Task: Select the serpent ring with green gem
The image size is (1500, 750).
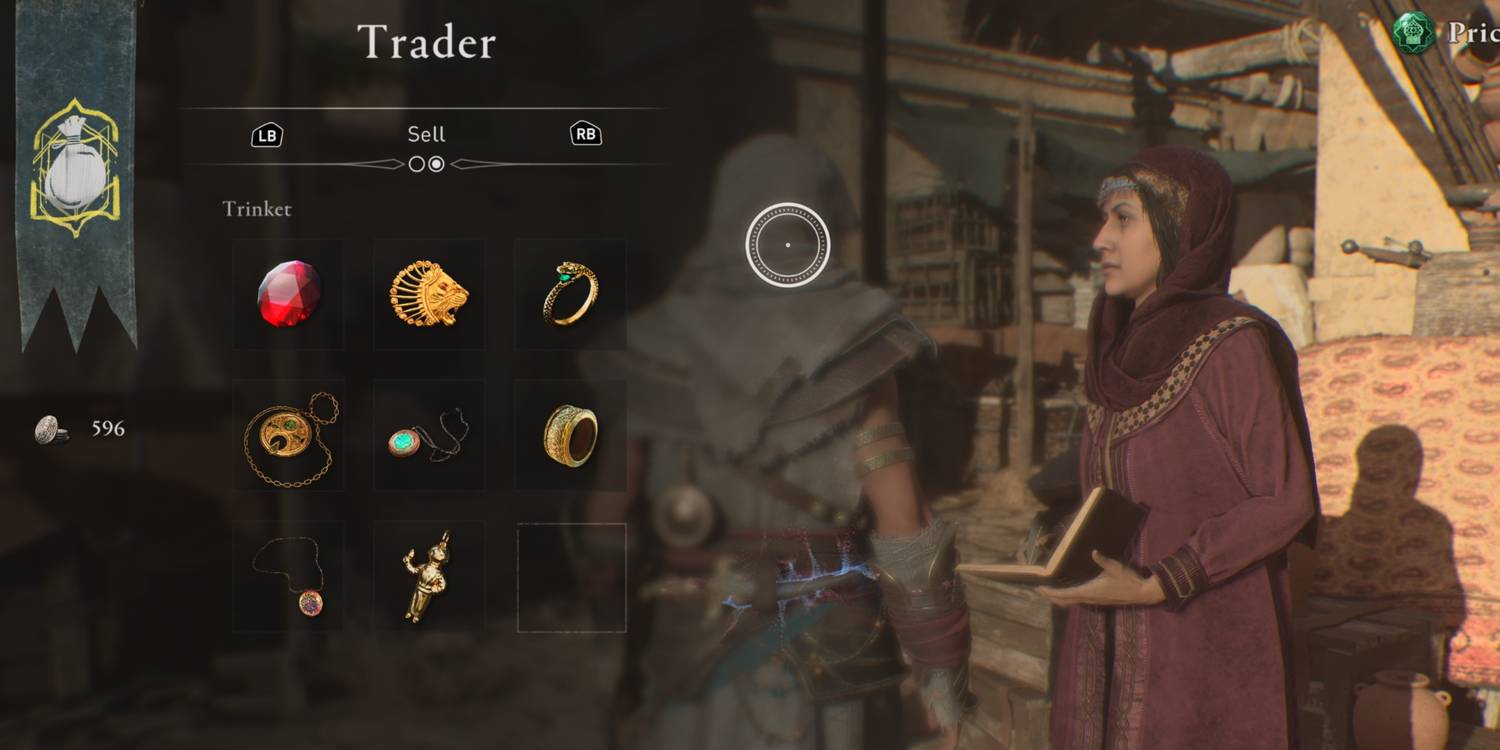Action: pyautogui.click(x=571, y=294)
